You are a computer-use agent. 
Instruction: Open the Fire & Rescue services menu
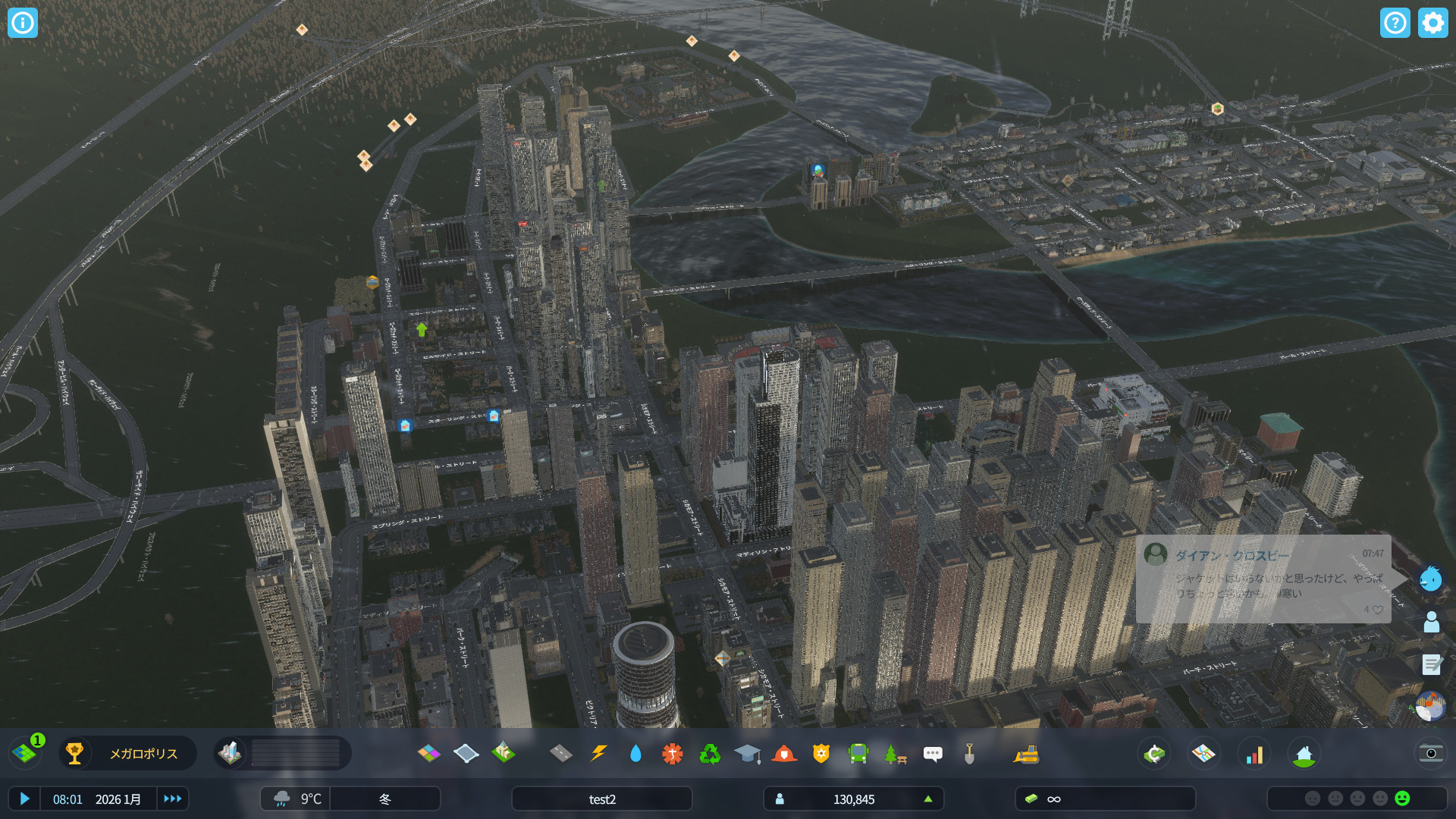click(x=786, y=754)
